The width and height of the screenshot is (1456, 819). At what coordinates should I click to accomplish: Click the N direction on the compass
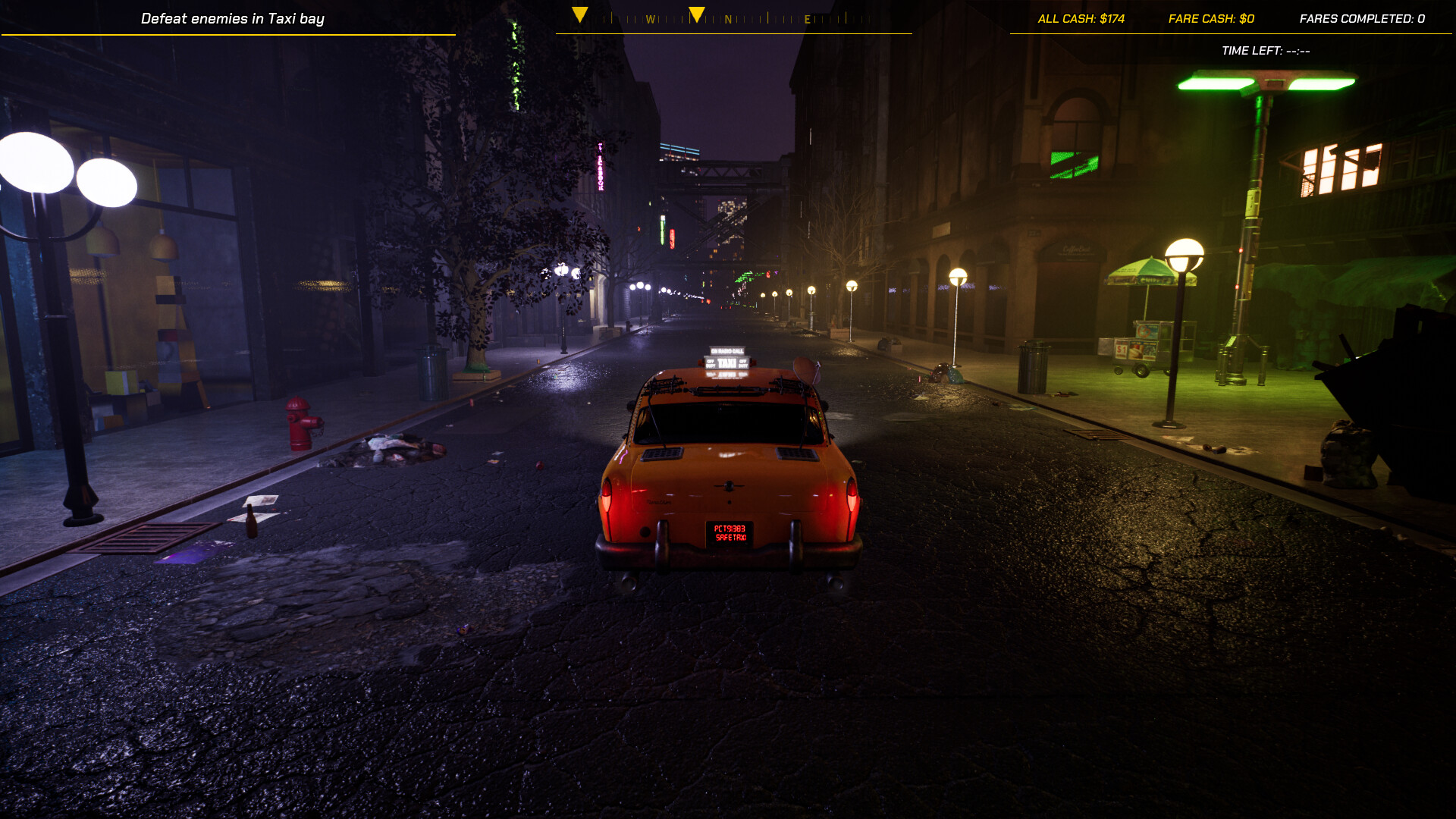click(729, 18)
